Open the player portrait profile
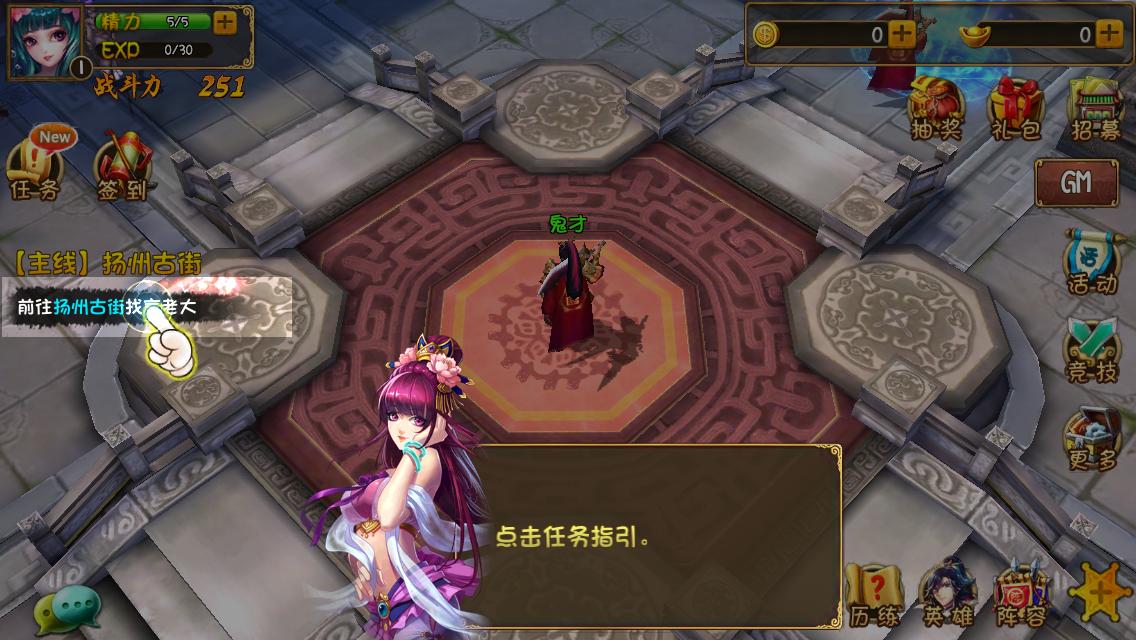 (45, 41)
